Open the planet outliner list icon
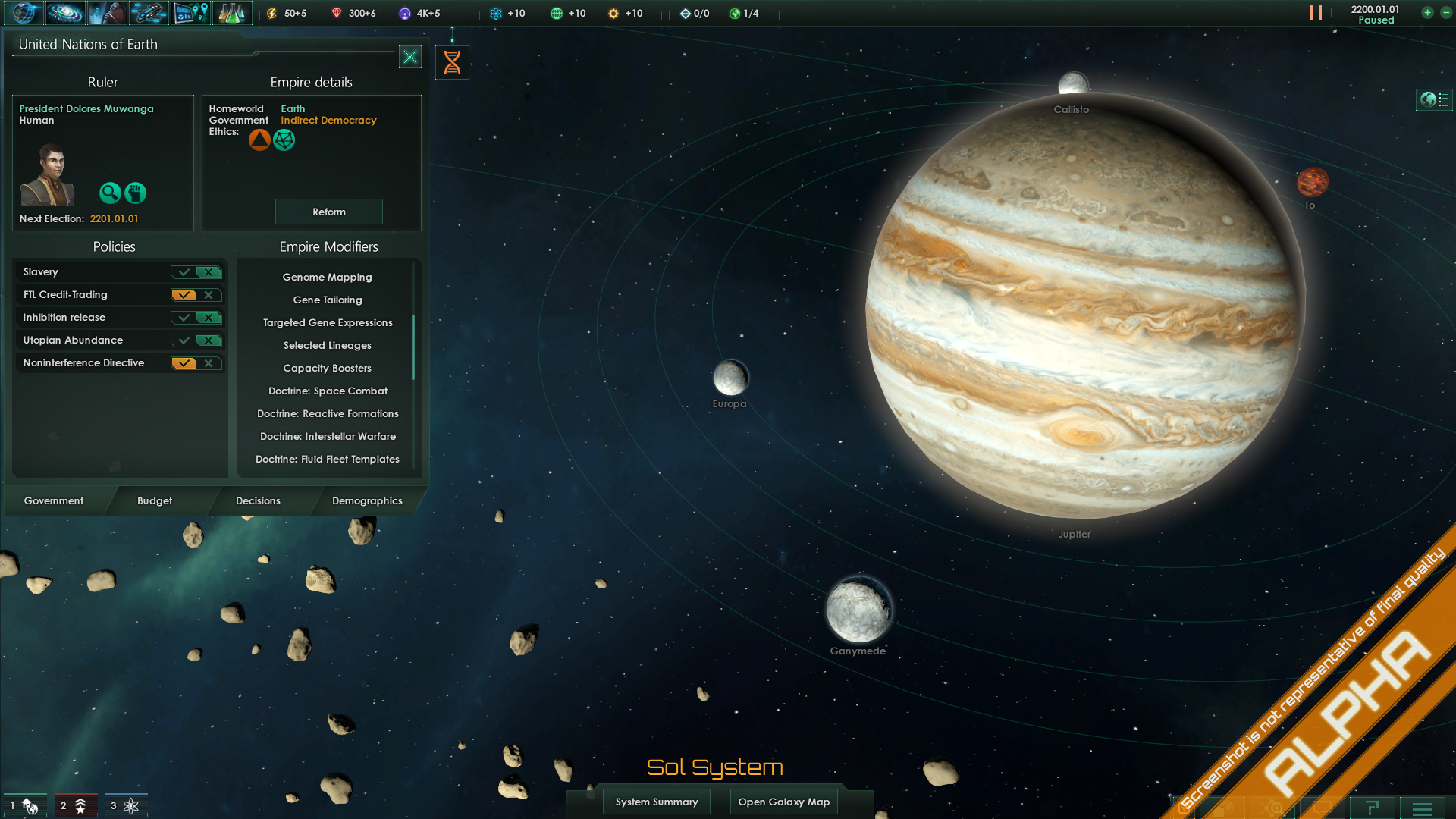 (1434, 99)
